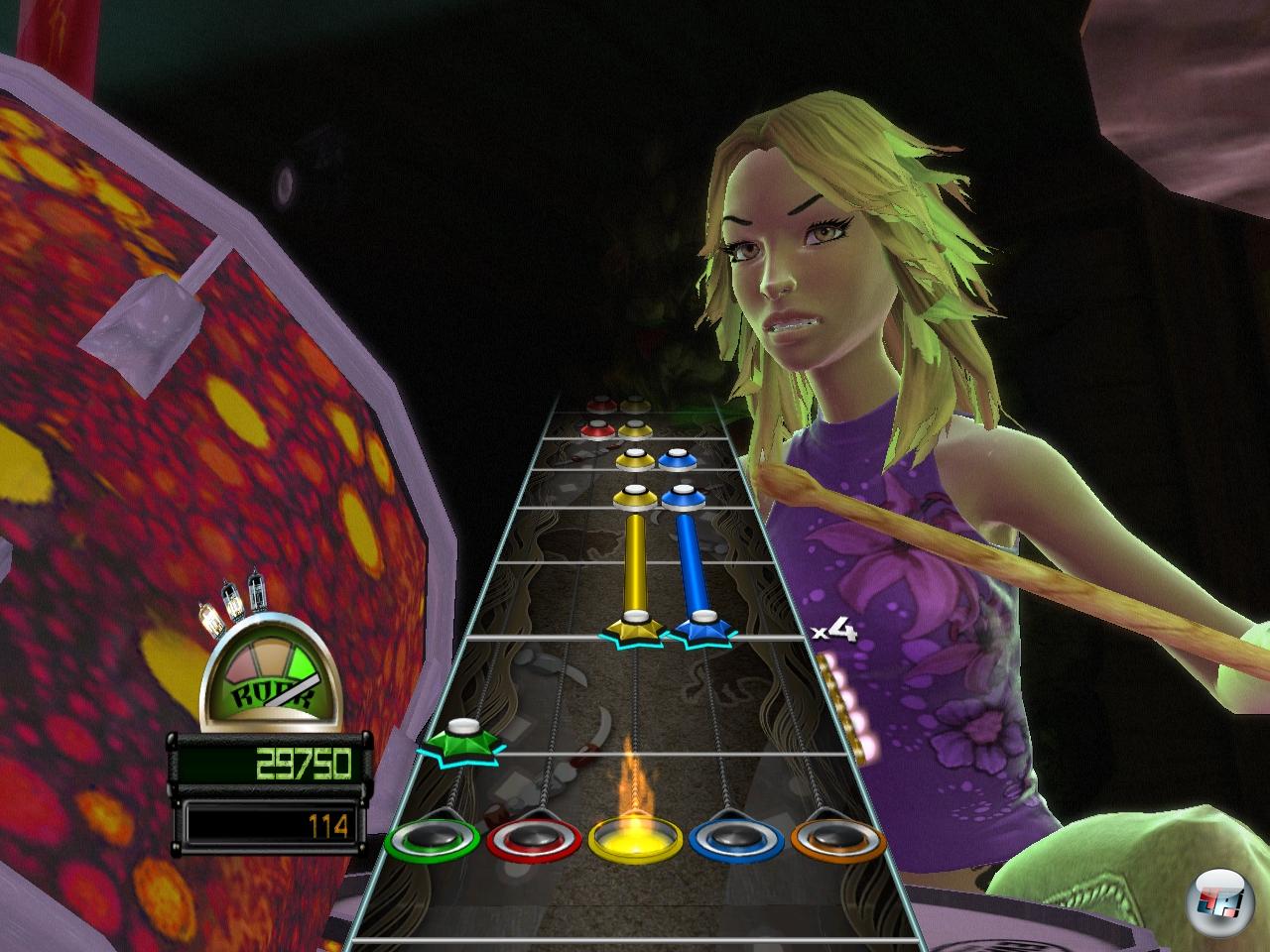Viewport: 1270px width, 952px height.
Task: Click the green star note gem
Action: click(460, 741)
